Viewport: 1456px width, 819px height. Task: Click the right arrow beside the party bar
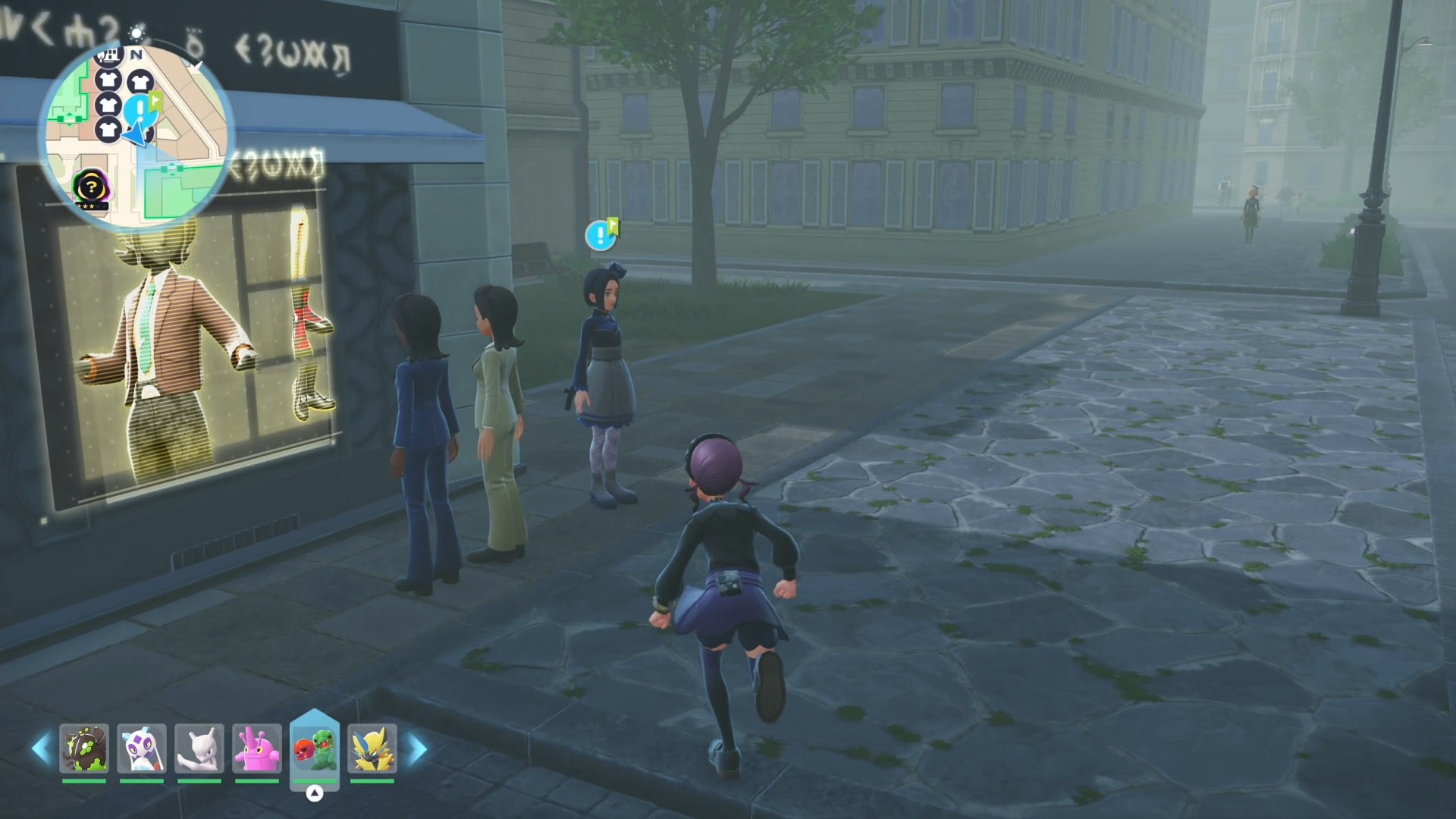418,748
